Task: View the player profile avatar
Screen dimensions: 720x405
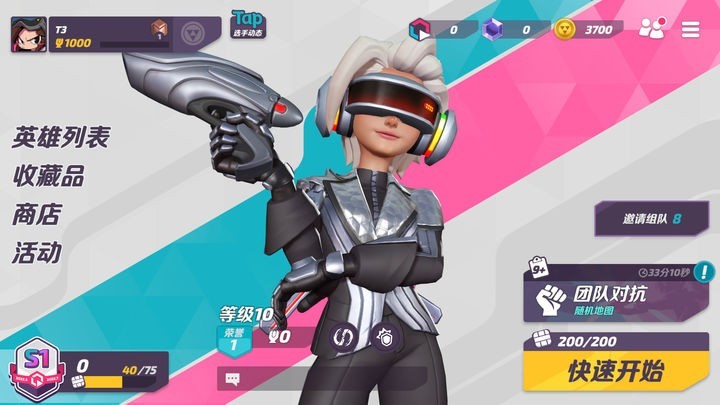Action: pos(27,35)
